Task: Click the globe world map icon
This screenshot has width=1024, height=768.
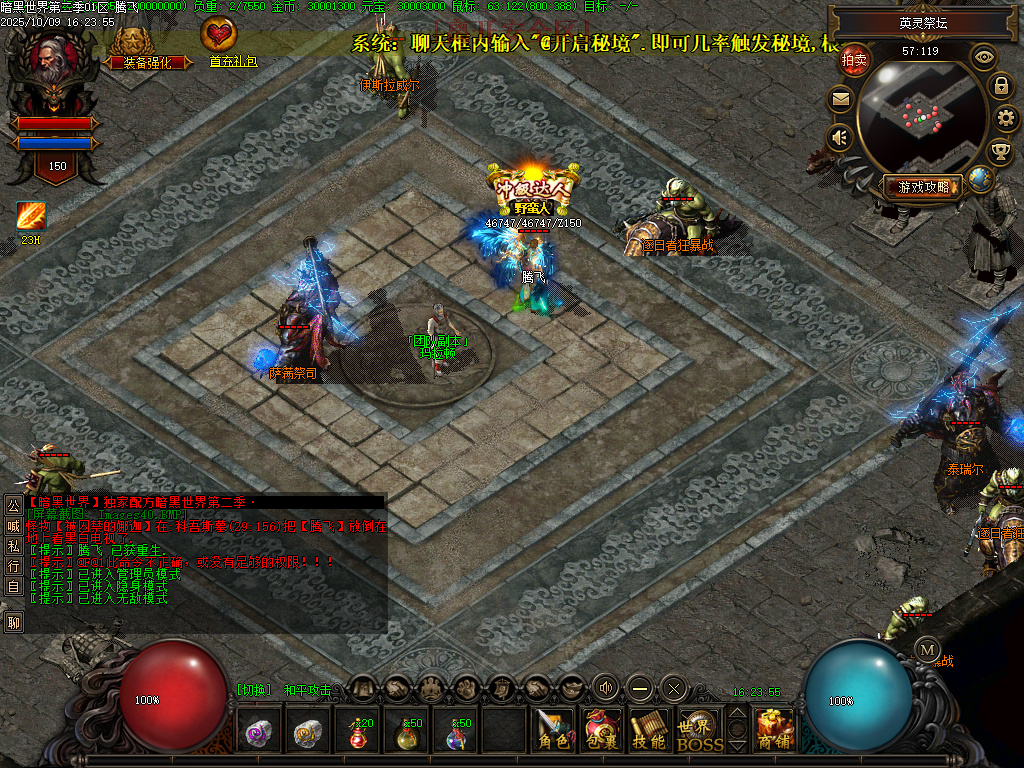Action: [x=980, y=180]
